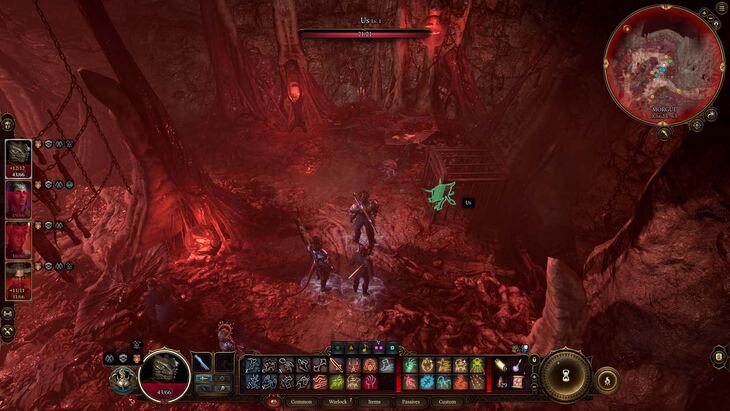Image resolution: width=730 pixels, height=411 pixels.
Task: Select the bottom party member portrait
Action: click(18, 279)
